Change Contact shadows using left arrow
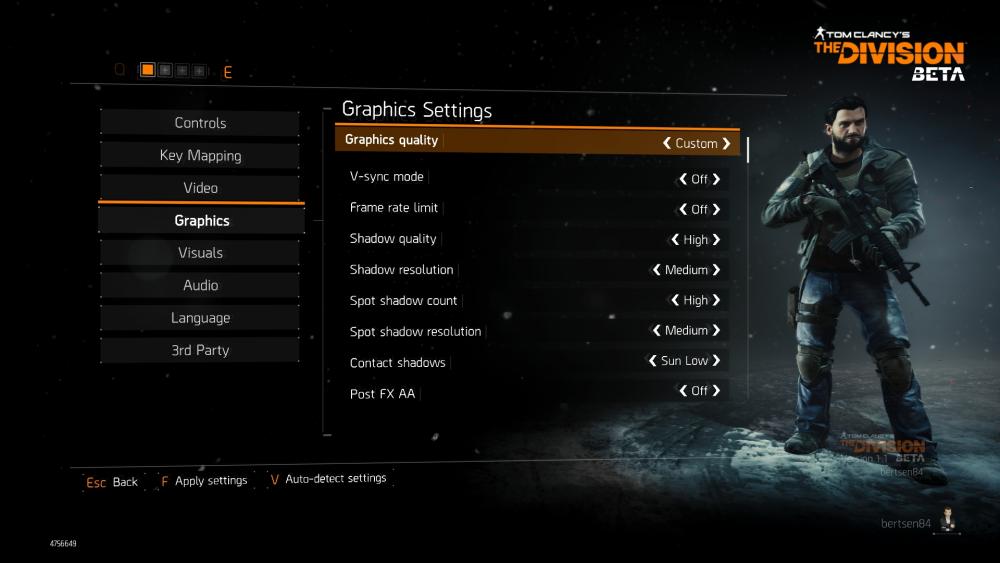This screenshot has height=563, width=1000. (x=652, y=361)
